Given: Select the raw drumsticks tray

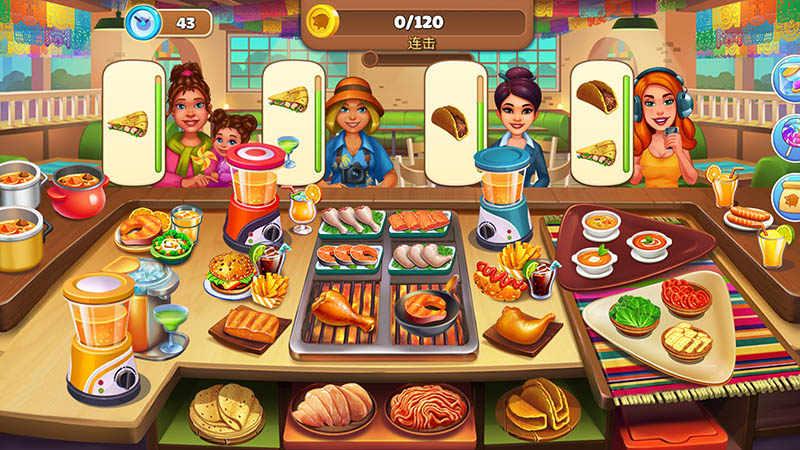Looking at the screenshot, I should click(349, 219).
